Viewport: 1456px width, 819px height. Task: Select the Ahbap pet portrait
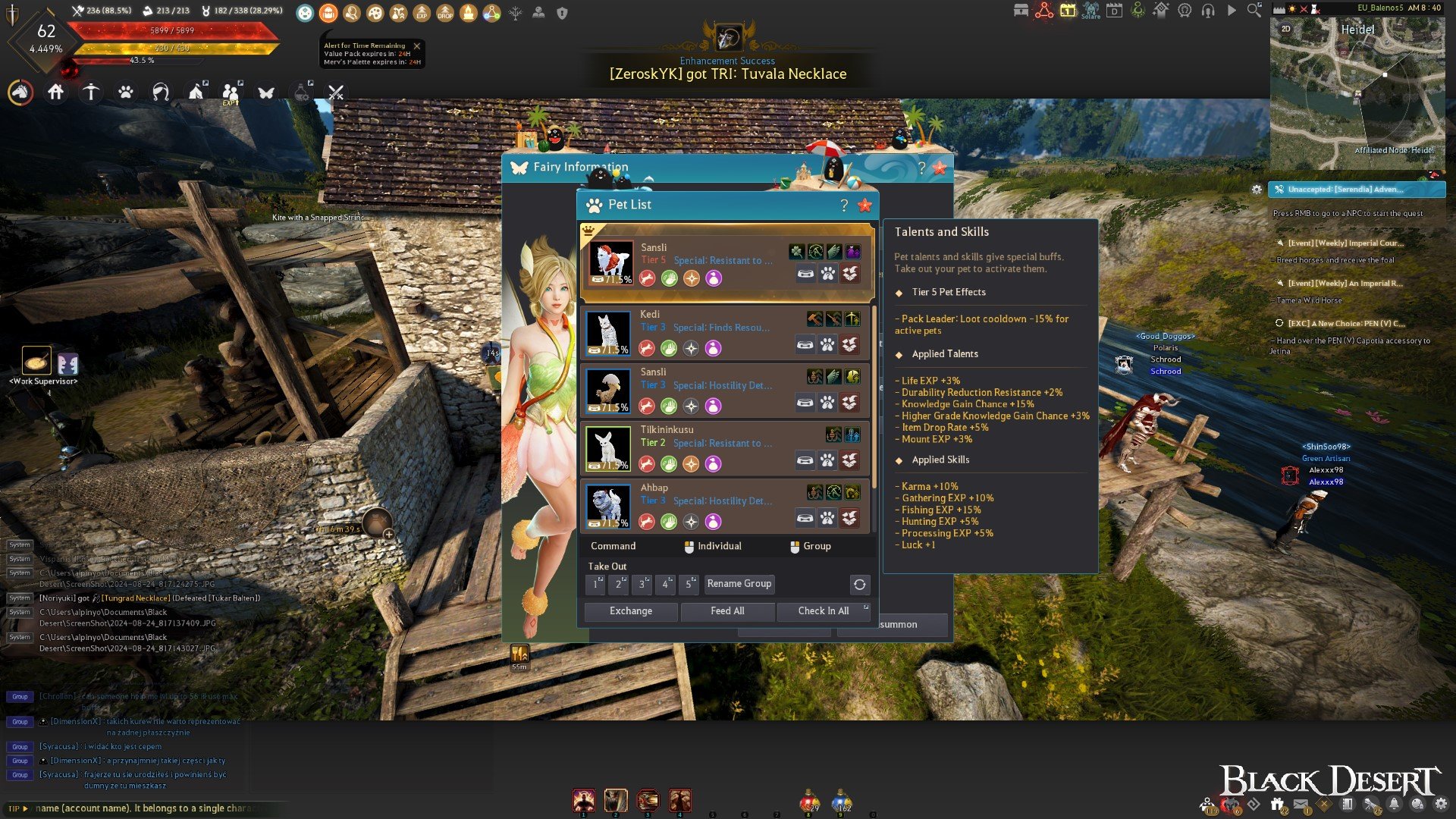608,506
